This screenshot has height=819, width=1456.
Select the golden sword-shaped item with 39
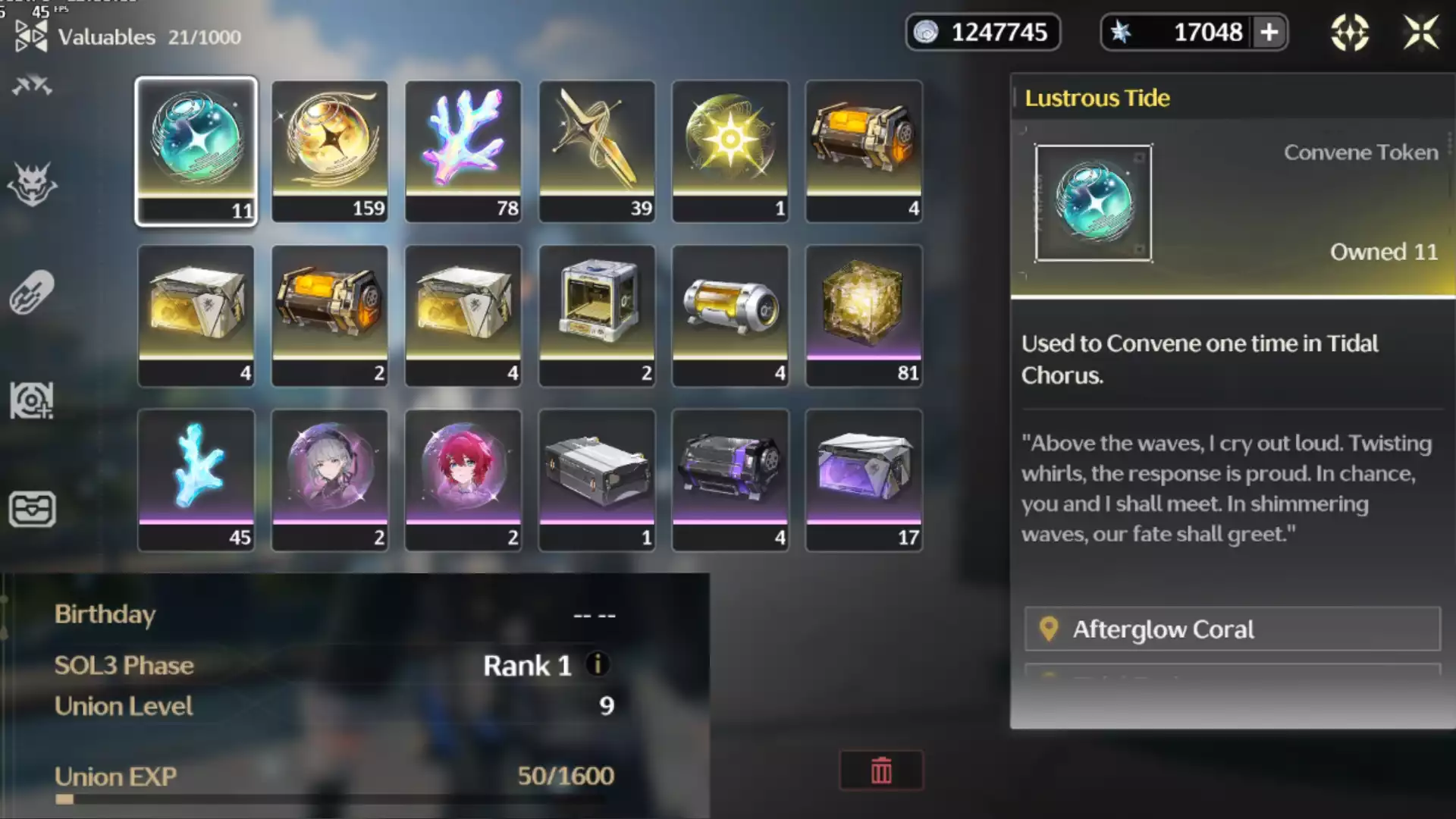point(597,150)
